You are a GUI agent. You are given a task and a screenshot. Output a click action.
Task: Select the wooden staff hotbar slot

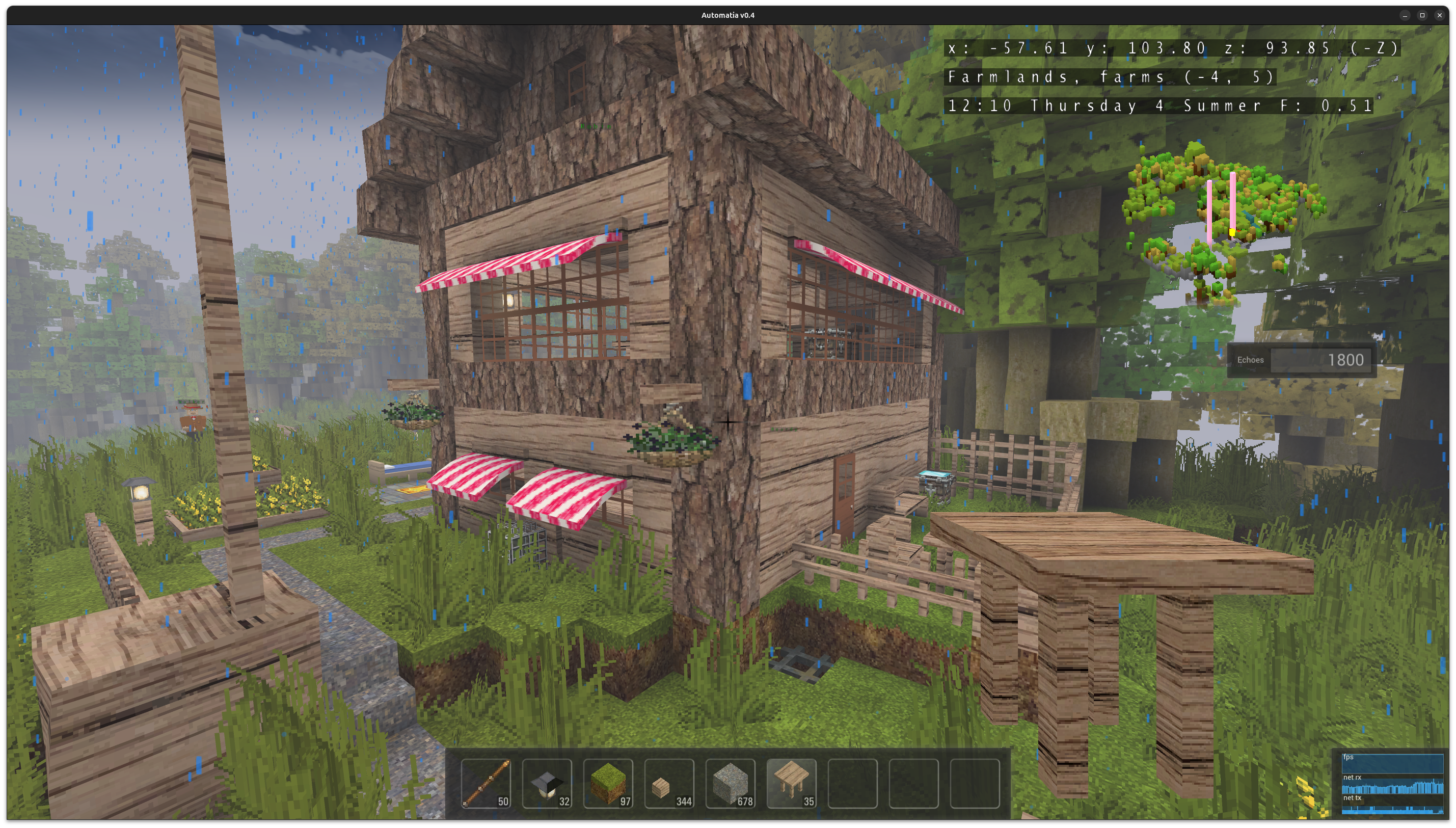pos(486,783)
